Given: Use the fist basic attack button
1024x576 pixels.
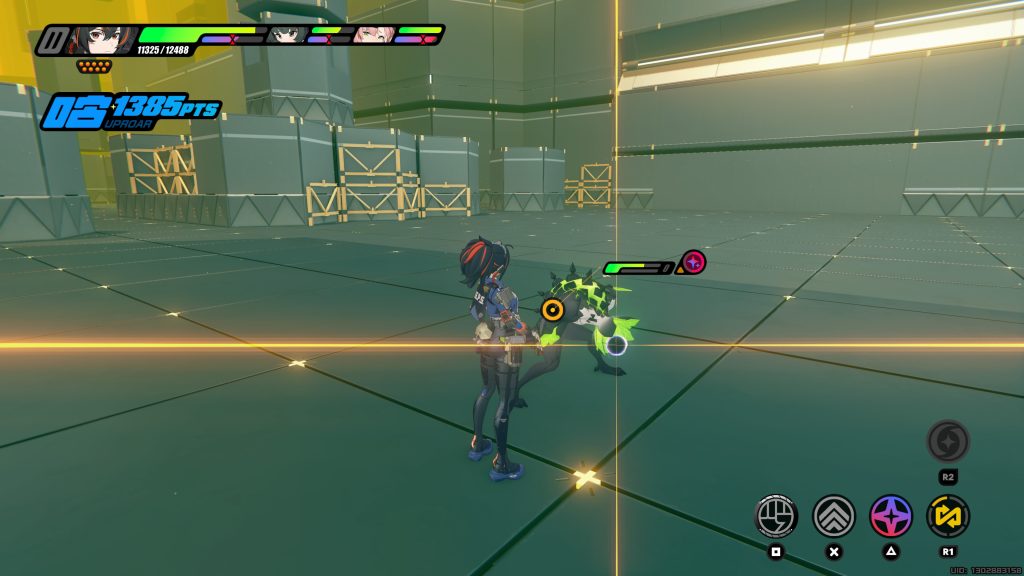Looking at the screenshot, I should pyautogui.click(x=775, y=515).
